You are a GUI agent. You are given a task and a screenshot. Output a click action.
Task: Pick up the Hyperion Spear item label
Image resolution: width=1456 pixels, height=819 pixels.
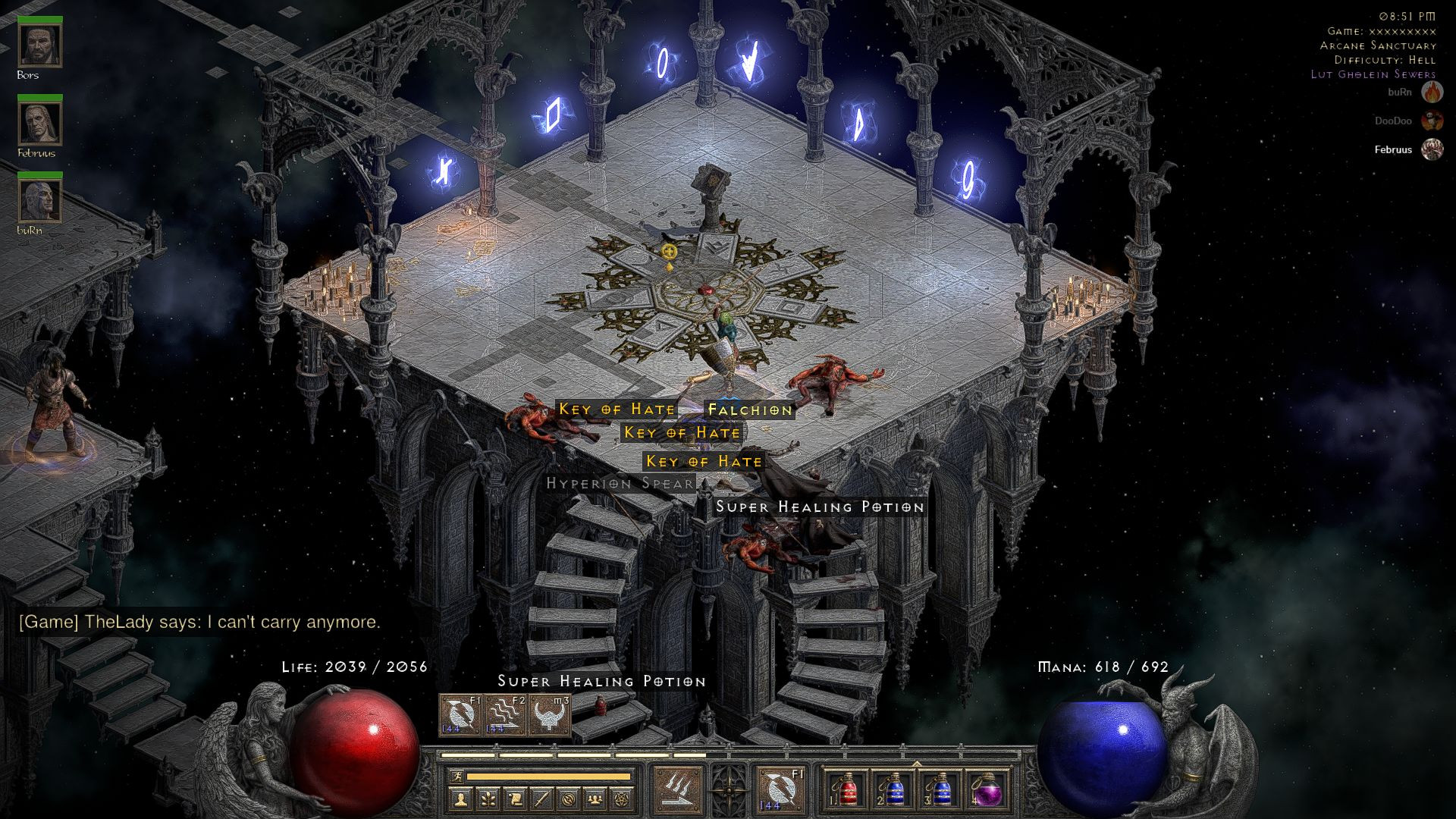click(620, 483)
